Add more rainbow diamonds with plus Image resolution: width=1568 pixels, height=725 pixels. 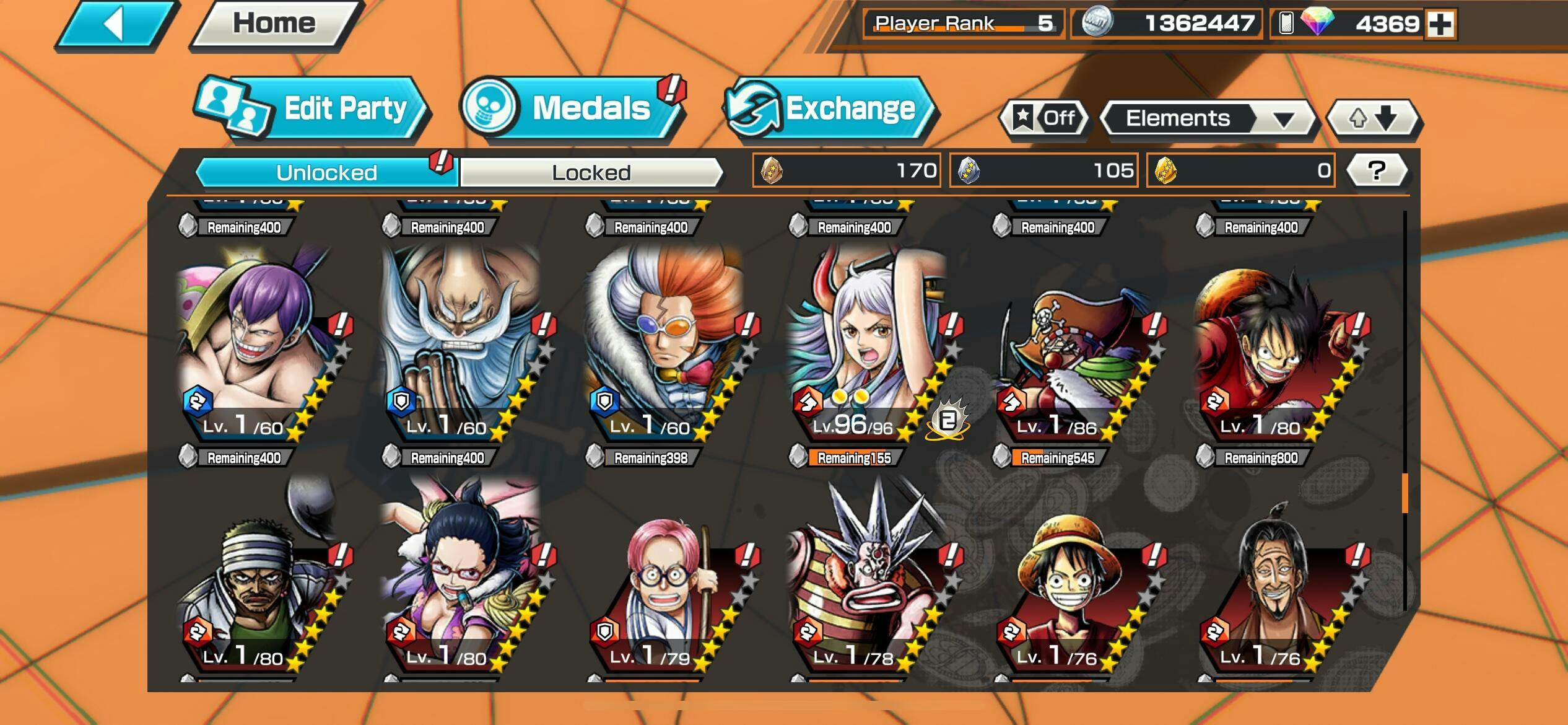pos(1440,25)
